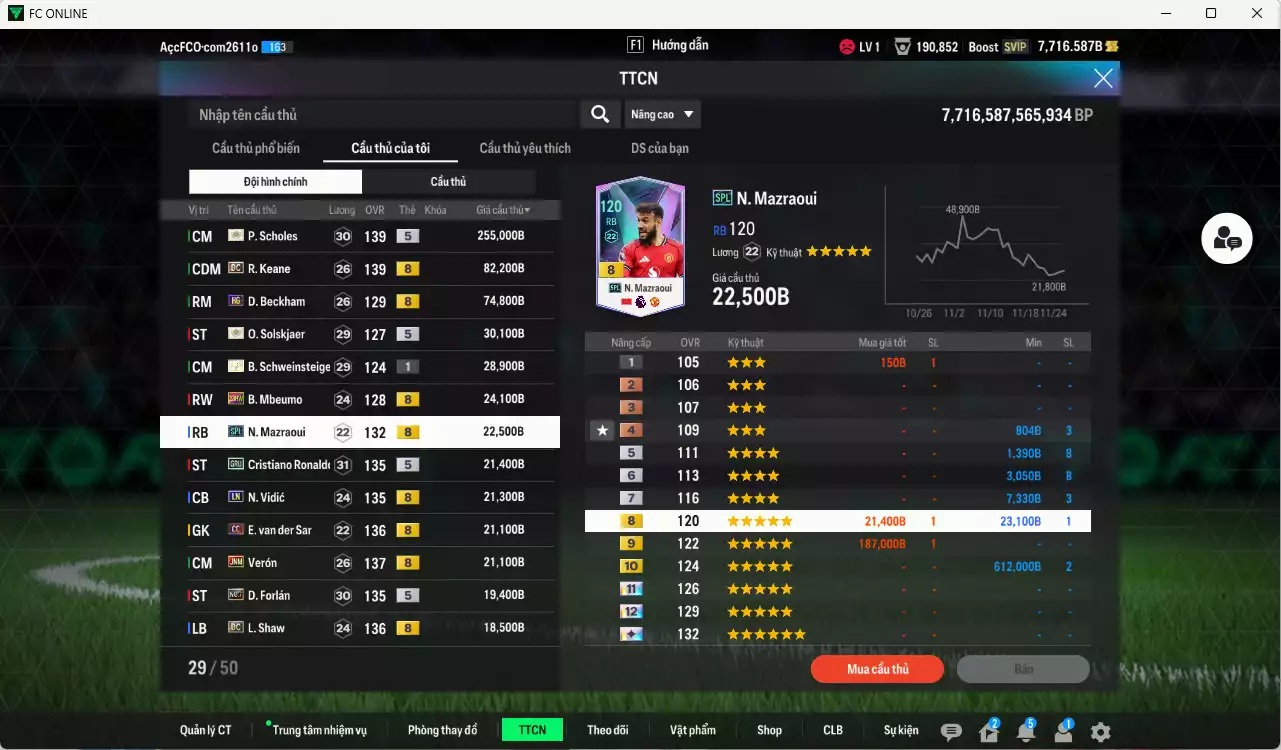This screenshot has height=750, width=1281.
Task: Open the settings gear
Action: 1099,731
